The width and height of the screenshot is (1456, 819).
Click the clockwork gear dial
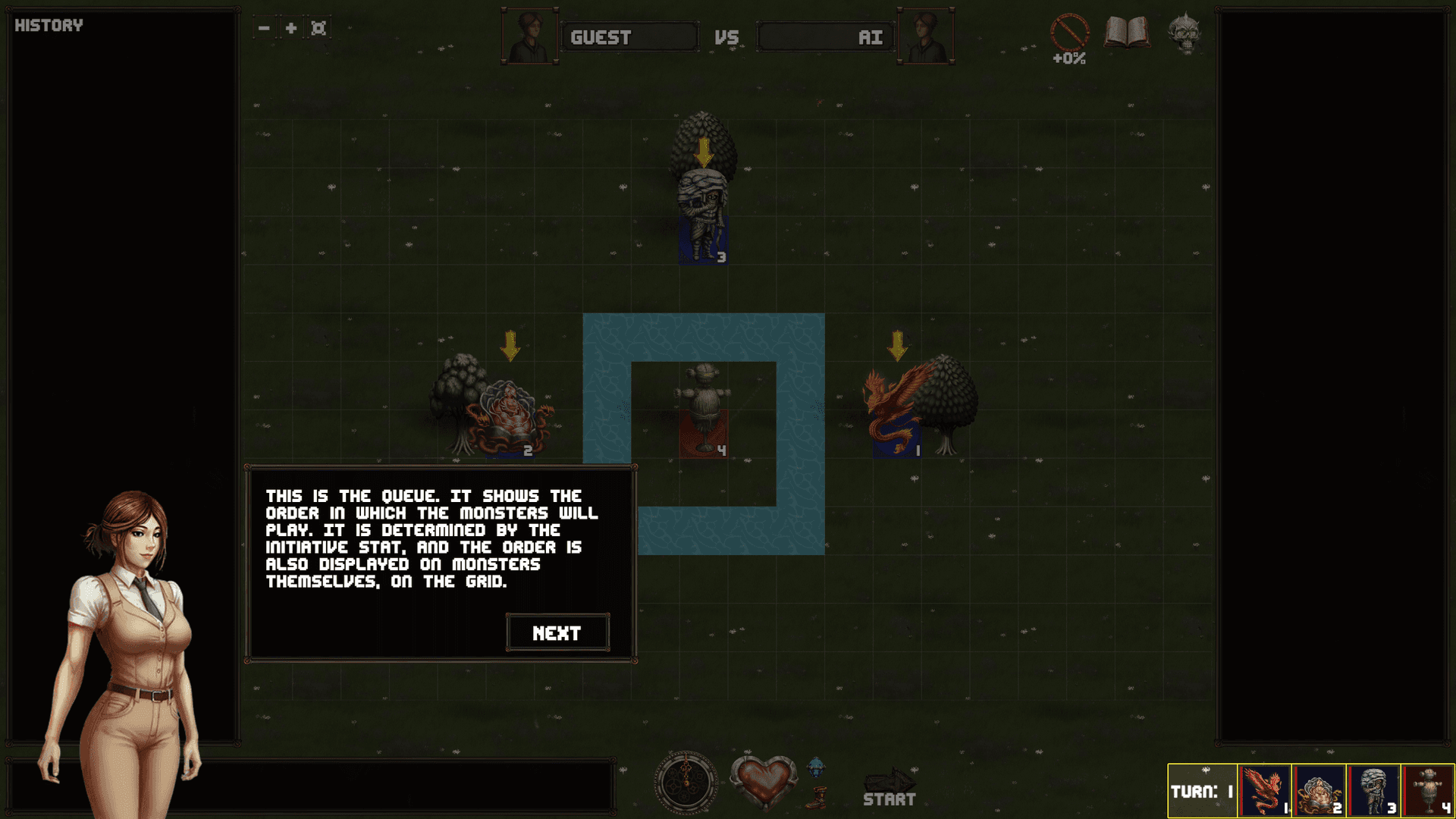pyautogui.click(x=686, y=783)
